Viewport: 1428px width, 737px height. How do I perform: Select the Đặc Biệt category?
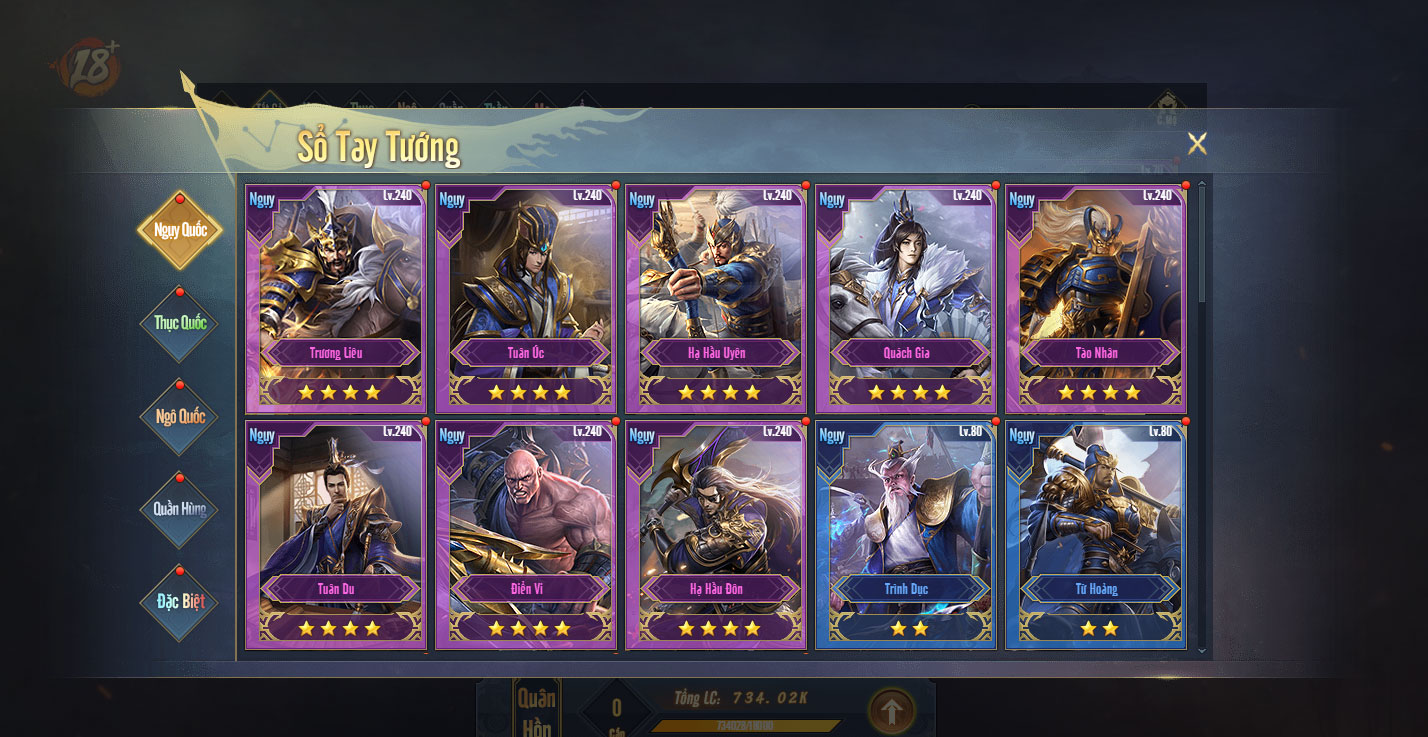180,601
